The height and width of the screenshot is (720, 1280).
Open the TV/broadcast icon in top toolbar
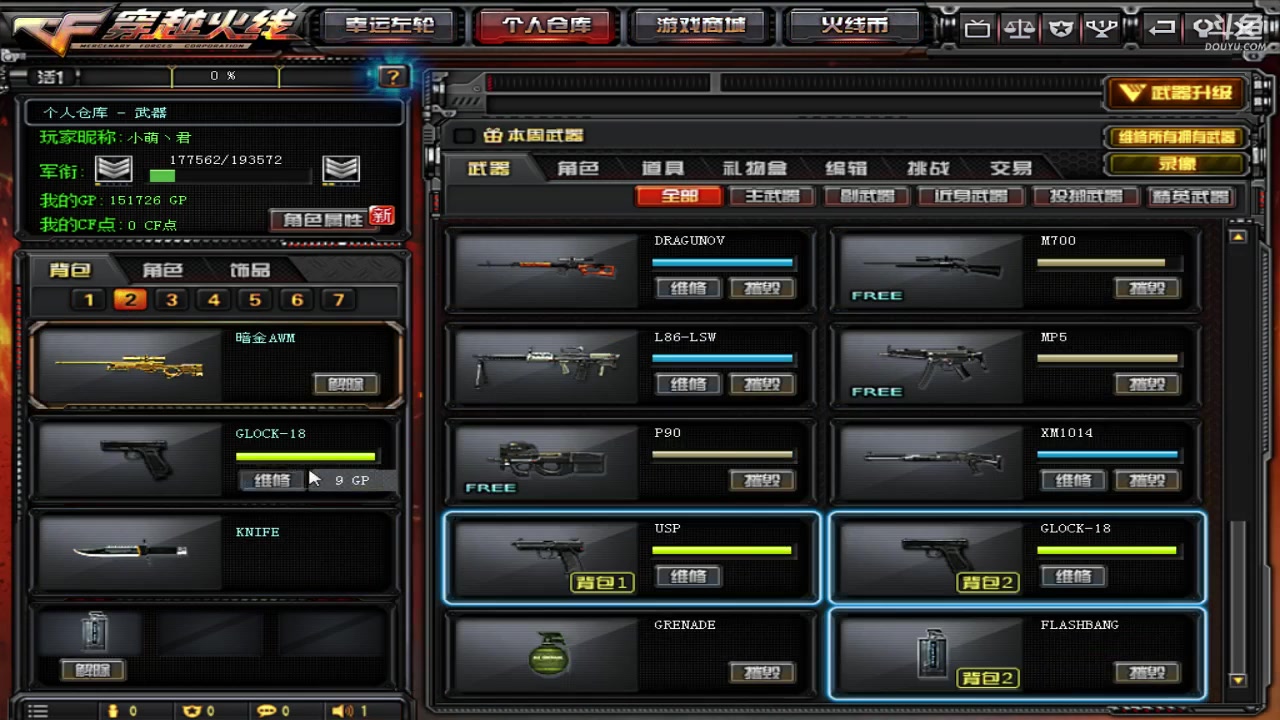[x=977, y=28]
